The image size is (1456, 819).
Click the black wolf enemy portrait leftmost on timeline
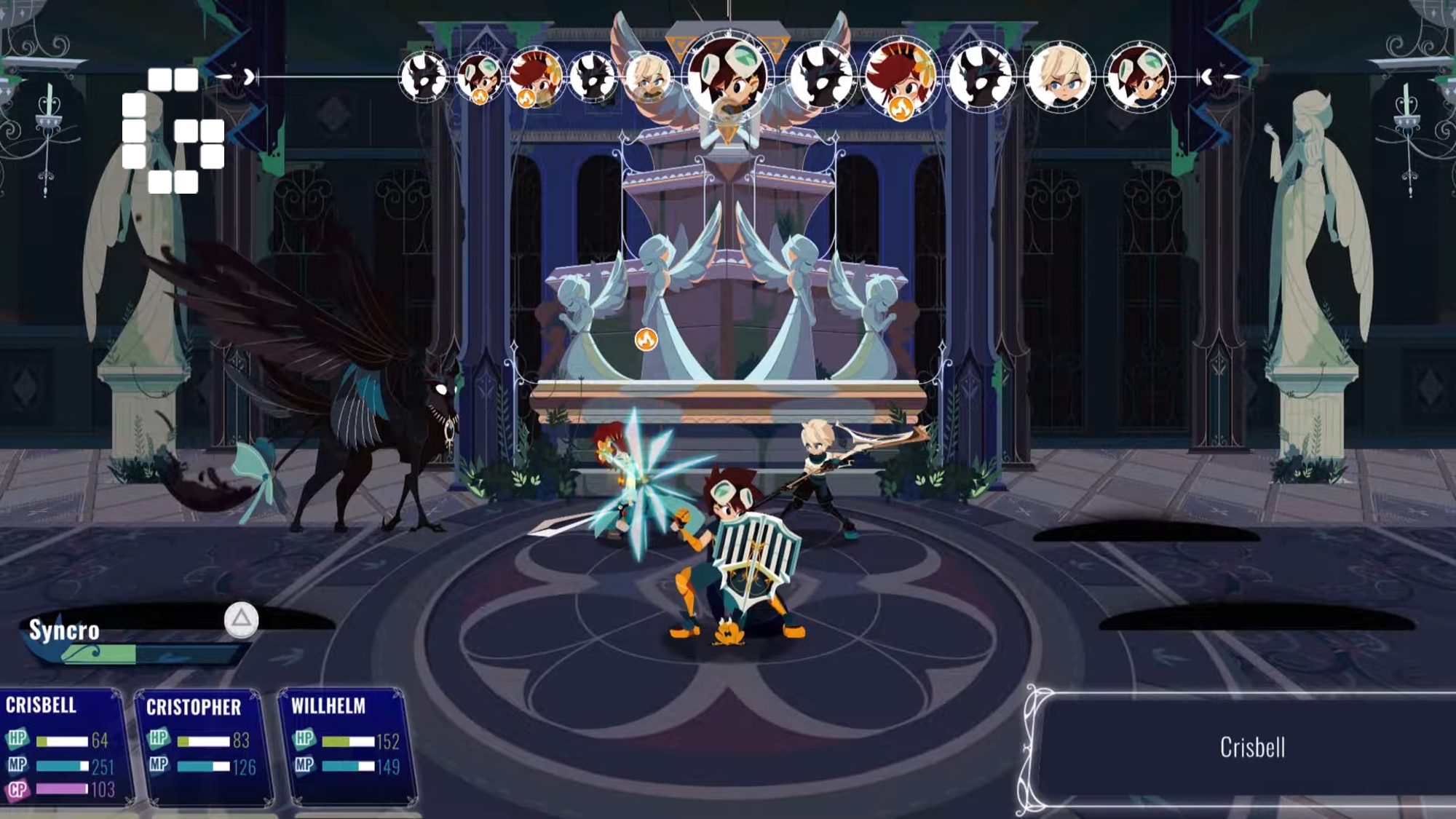coord(422,78)
